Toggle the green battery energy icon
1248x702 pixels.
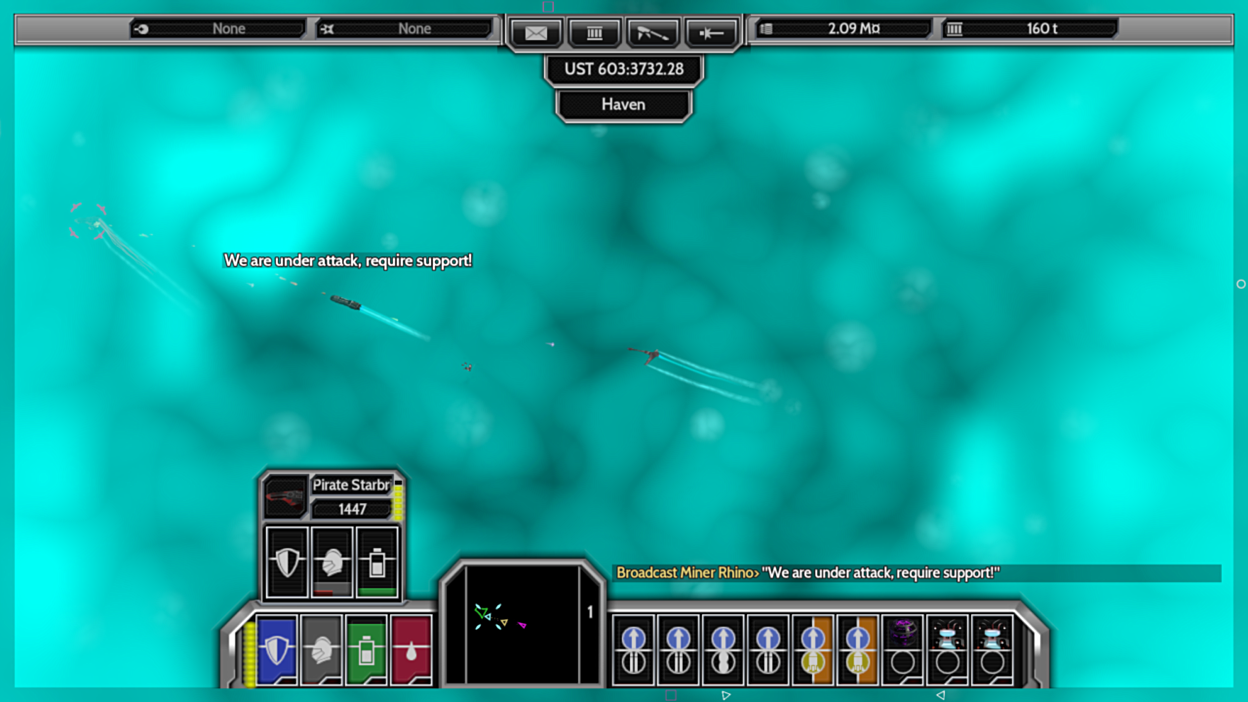[x=366, y=650]
